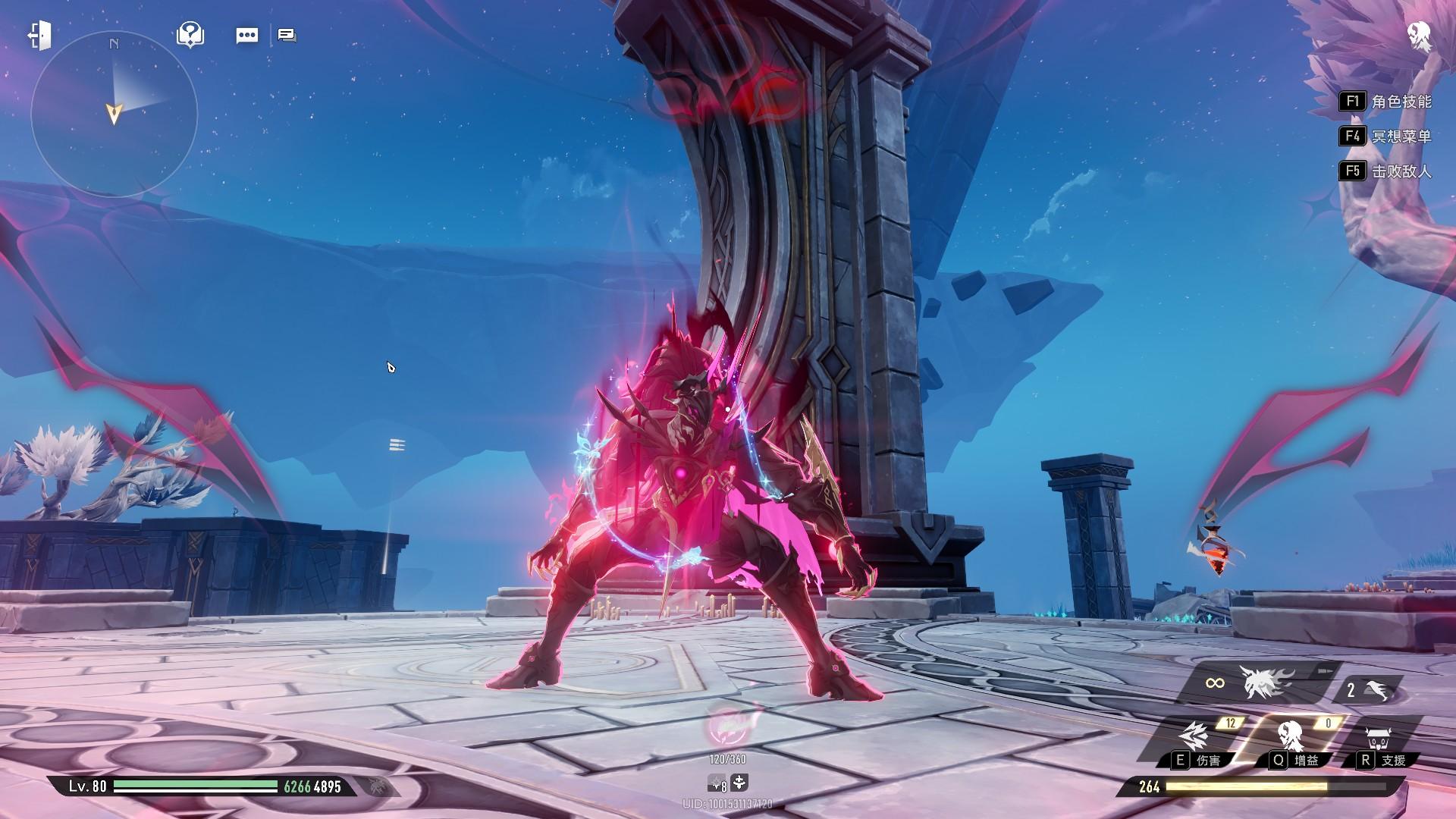Activate the 增益 buff skill
1456x819 pixels.
click(1291, 738)
